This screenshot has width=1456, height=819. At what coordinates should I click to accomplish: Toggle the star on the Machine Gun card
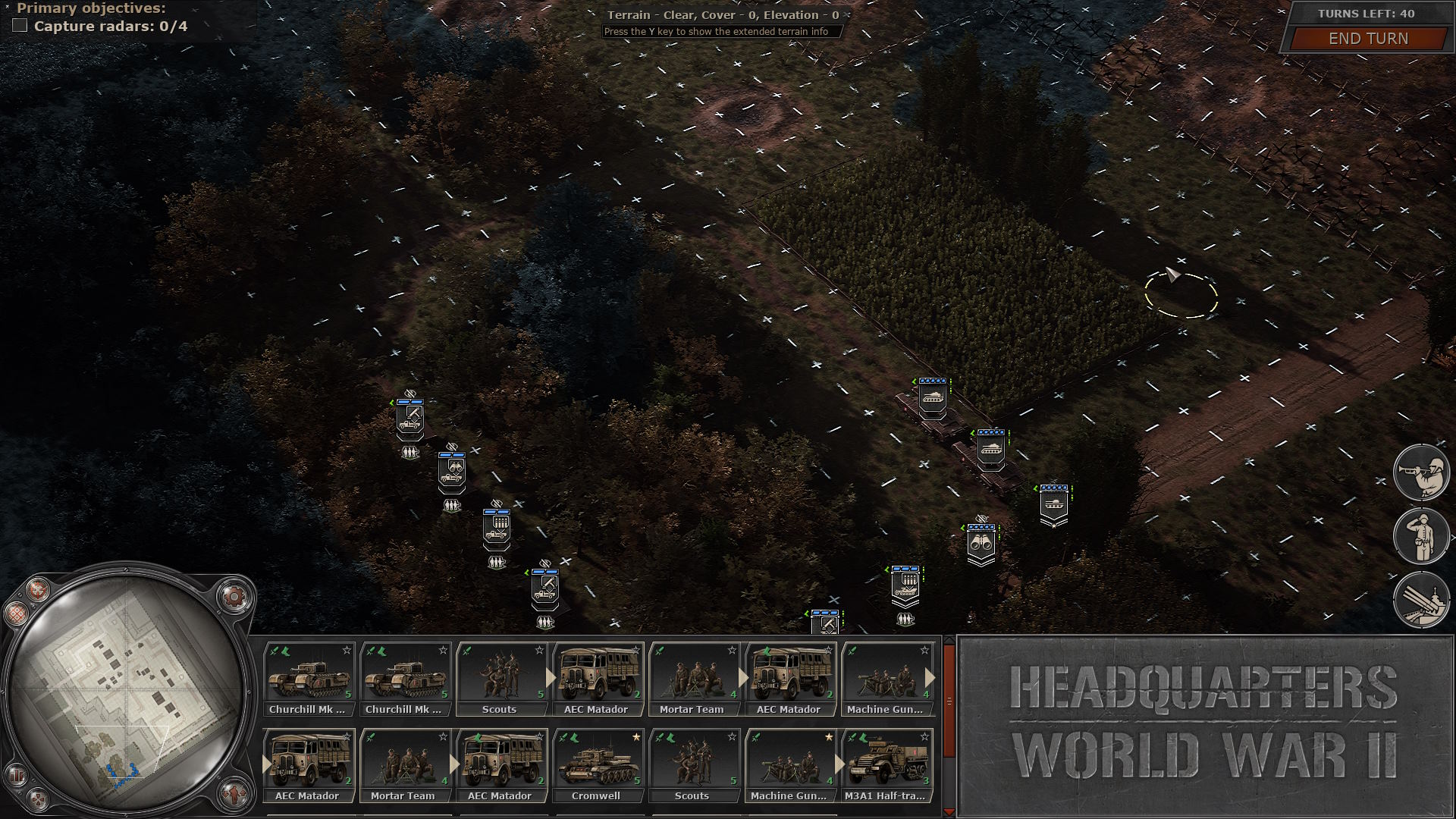tap(829, 737)
